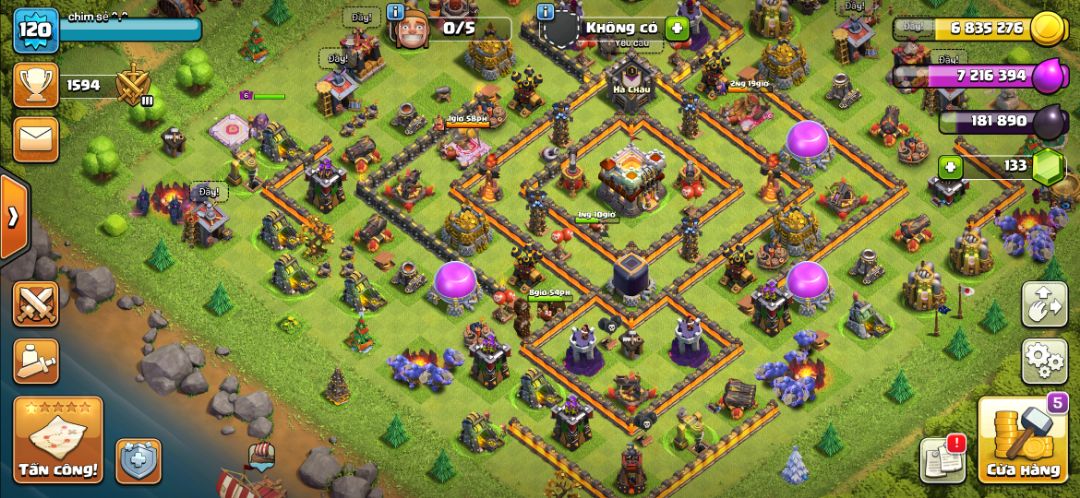Viewport: 1080px width, 498px height.
Task: Click the league badge next to trophies
Action: [132, 86]
